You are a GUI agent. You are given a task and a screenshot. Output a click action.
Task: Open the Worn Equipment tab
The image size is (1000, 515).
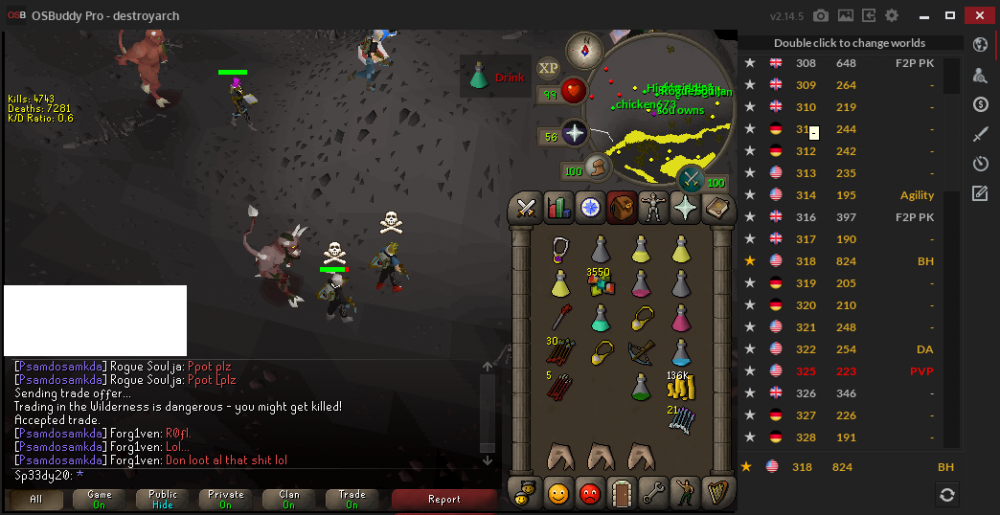click(653, 207)
